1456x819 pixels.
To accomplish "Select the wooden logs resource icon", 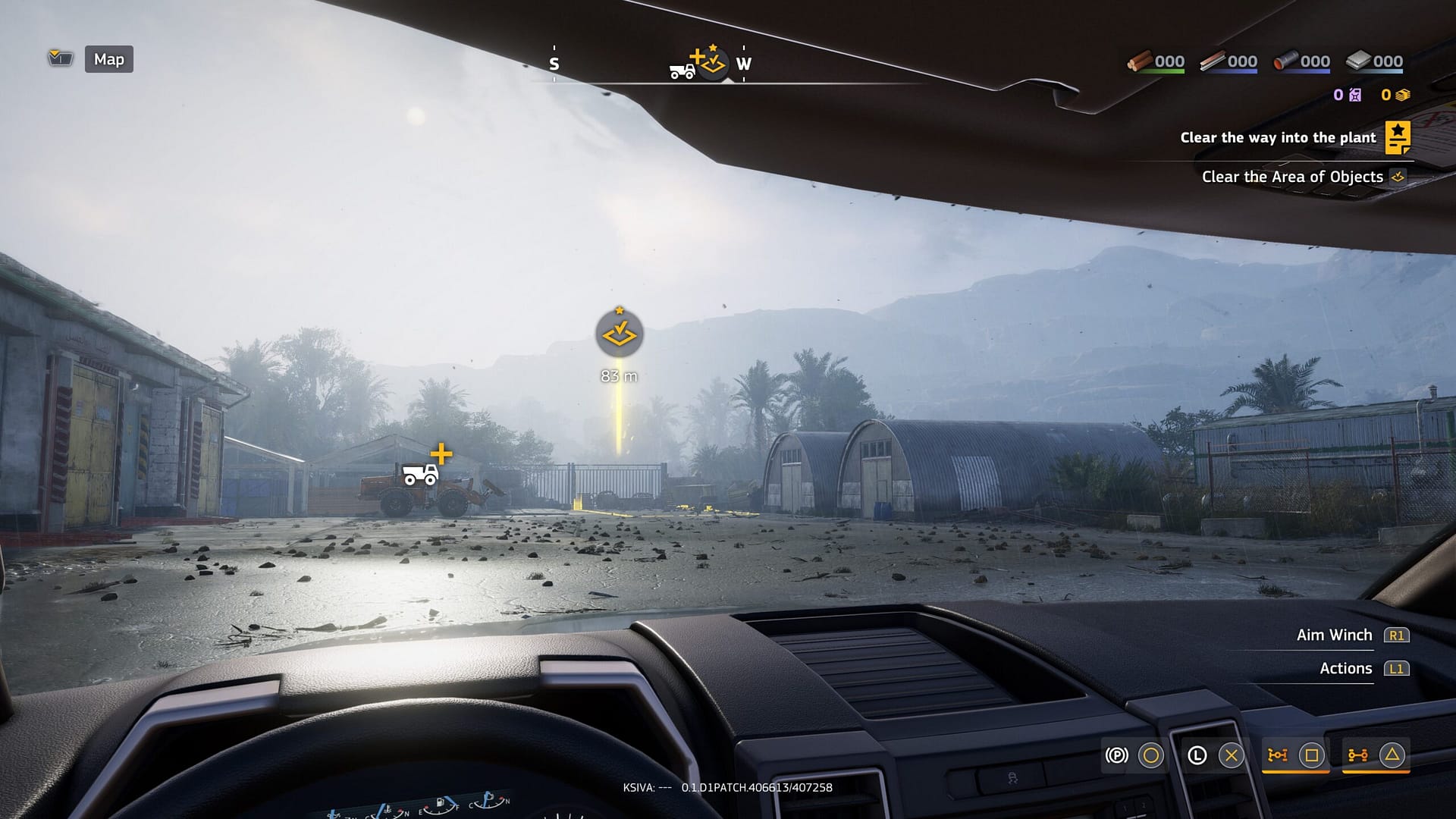I will click(1141, 61).
